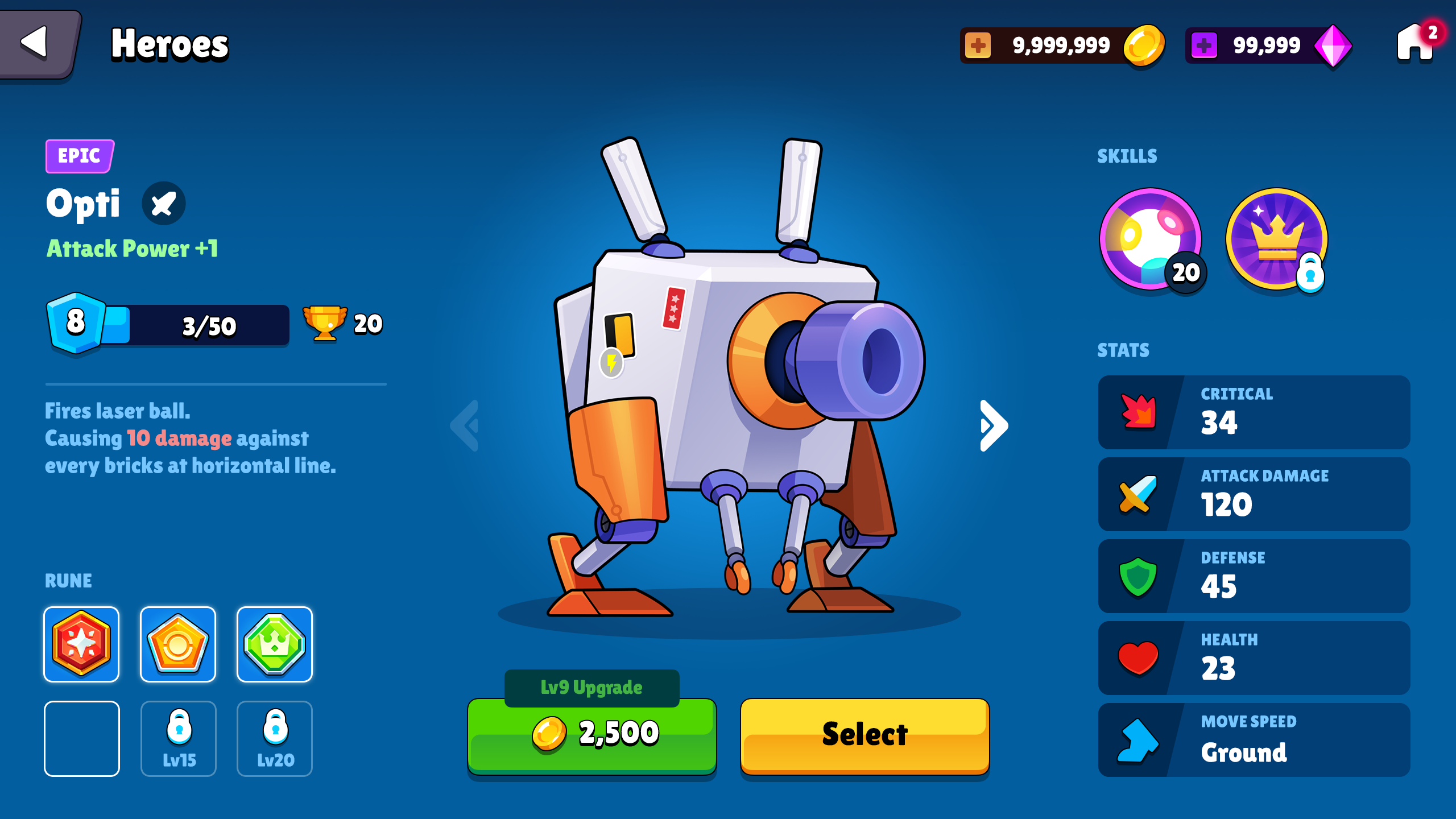Show the previous hero
Viewport: 1456px width, 819px height.
pyautogui.click(x=465, y=425)
